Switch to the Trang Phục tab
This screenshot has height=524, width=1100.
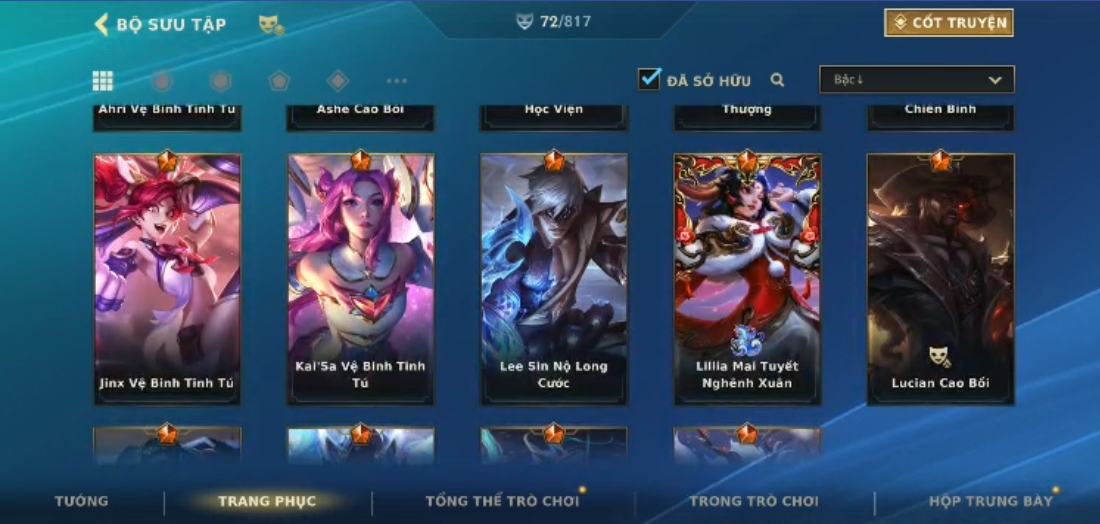(x=267, y=501)
